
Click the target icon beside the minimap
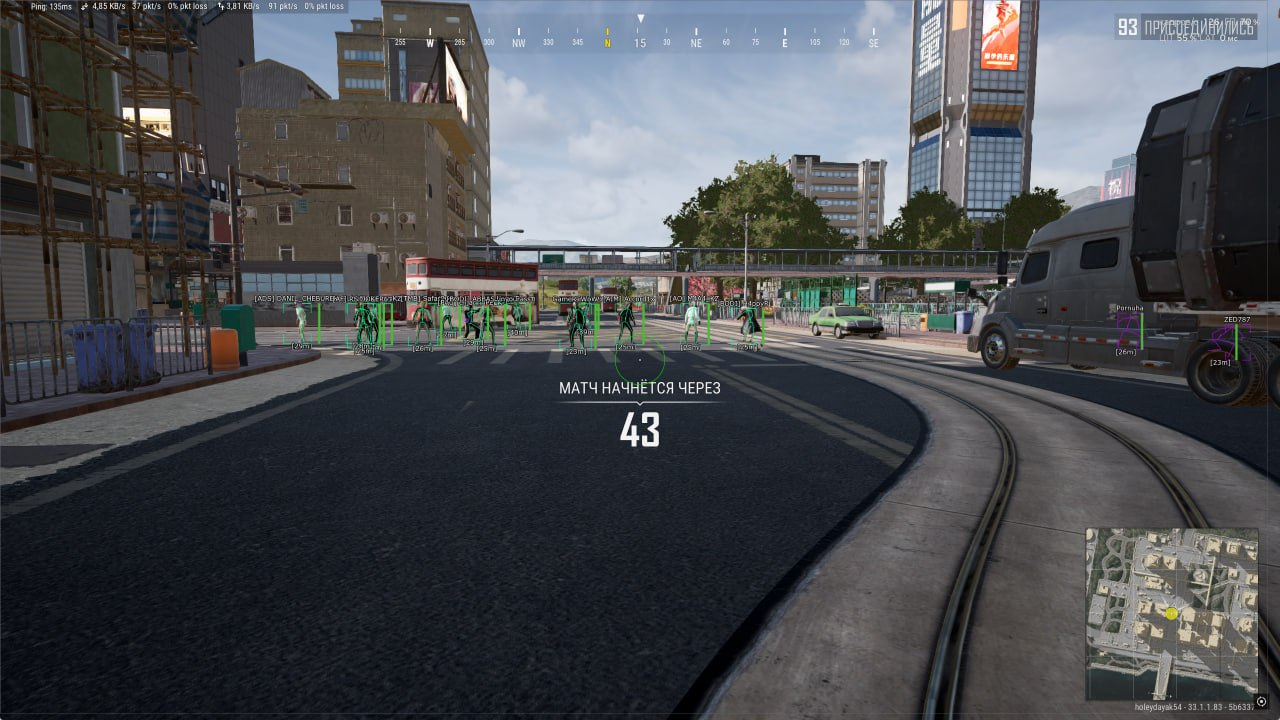pos(1262,701)
